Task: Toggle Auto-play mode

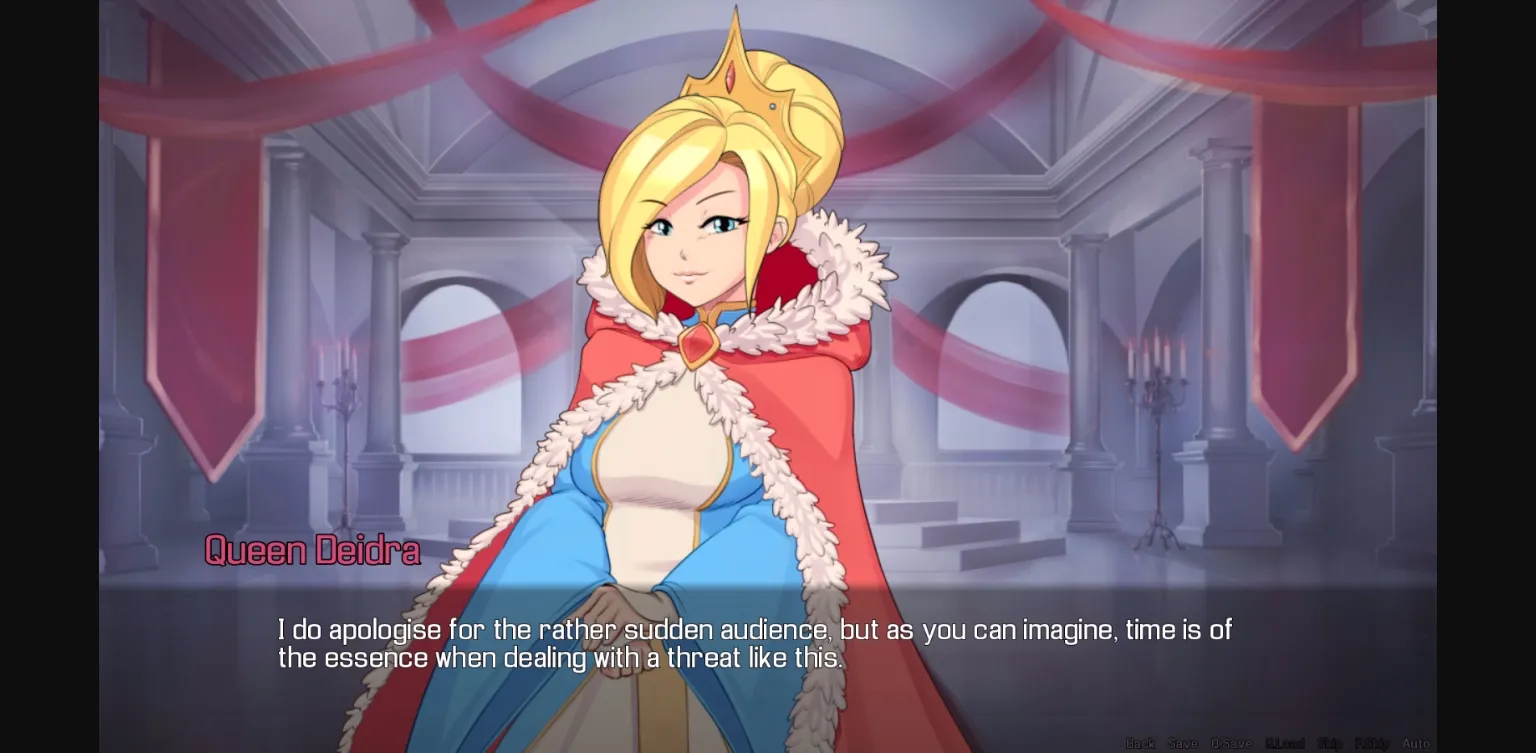Action: click(1418, 744)
